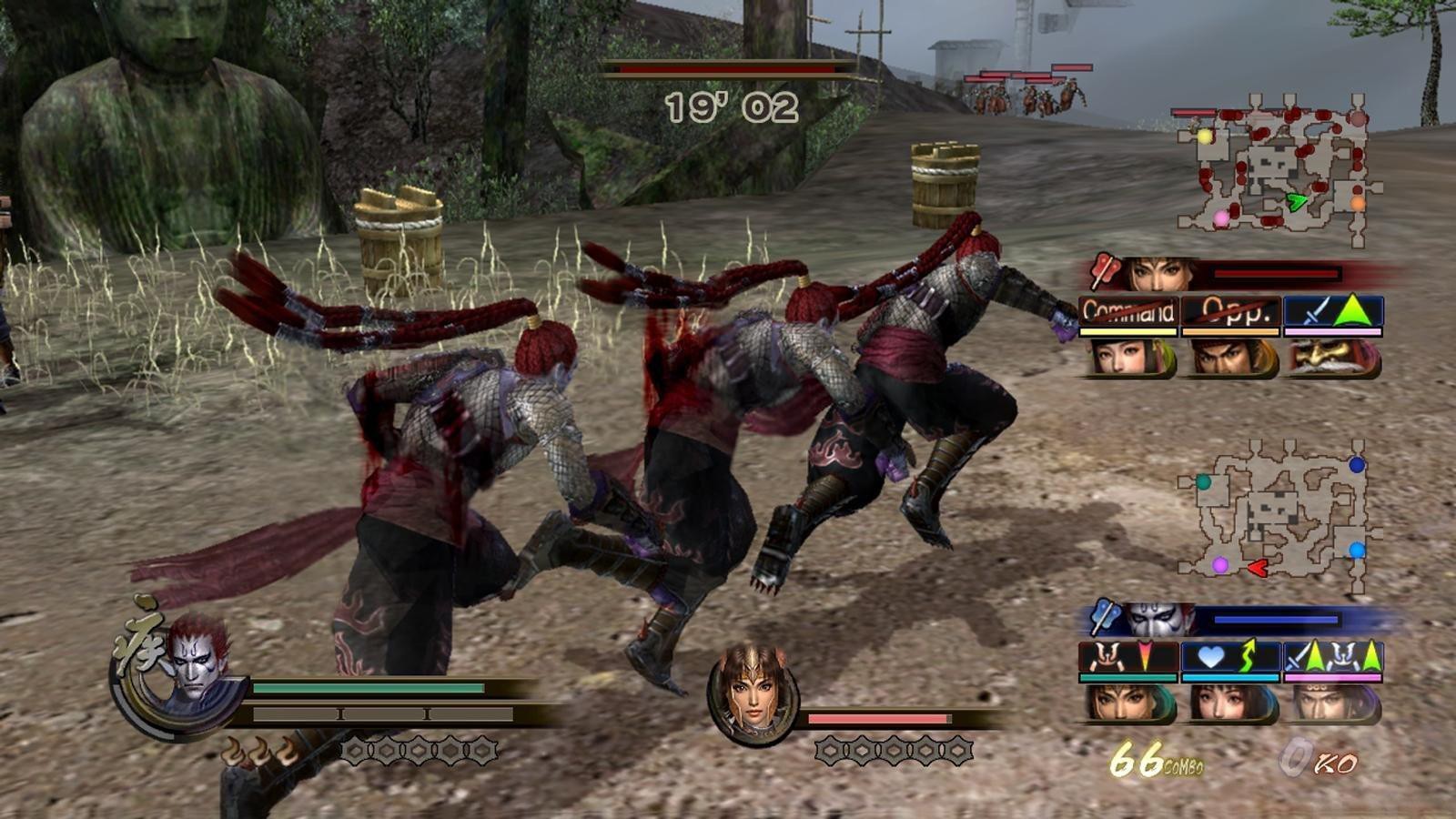Click the blue fan weapon icon by the masked warrior
This screenshot has height=819, width=1456.
(x=1105, y=617)
